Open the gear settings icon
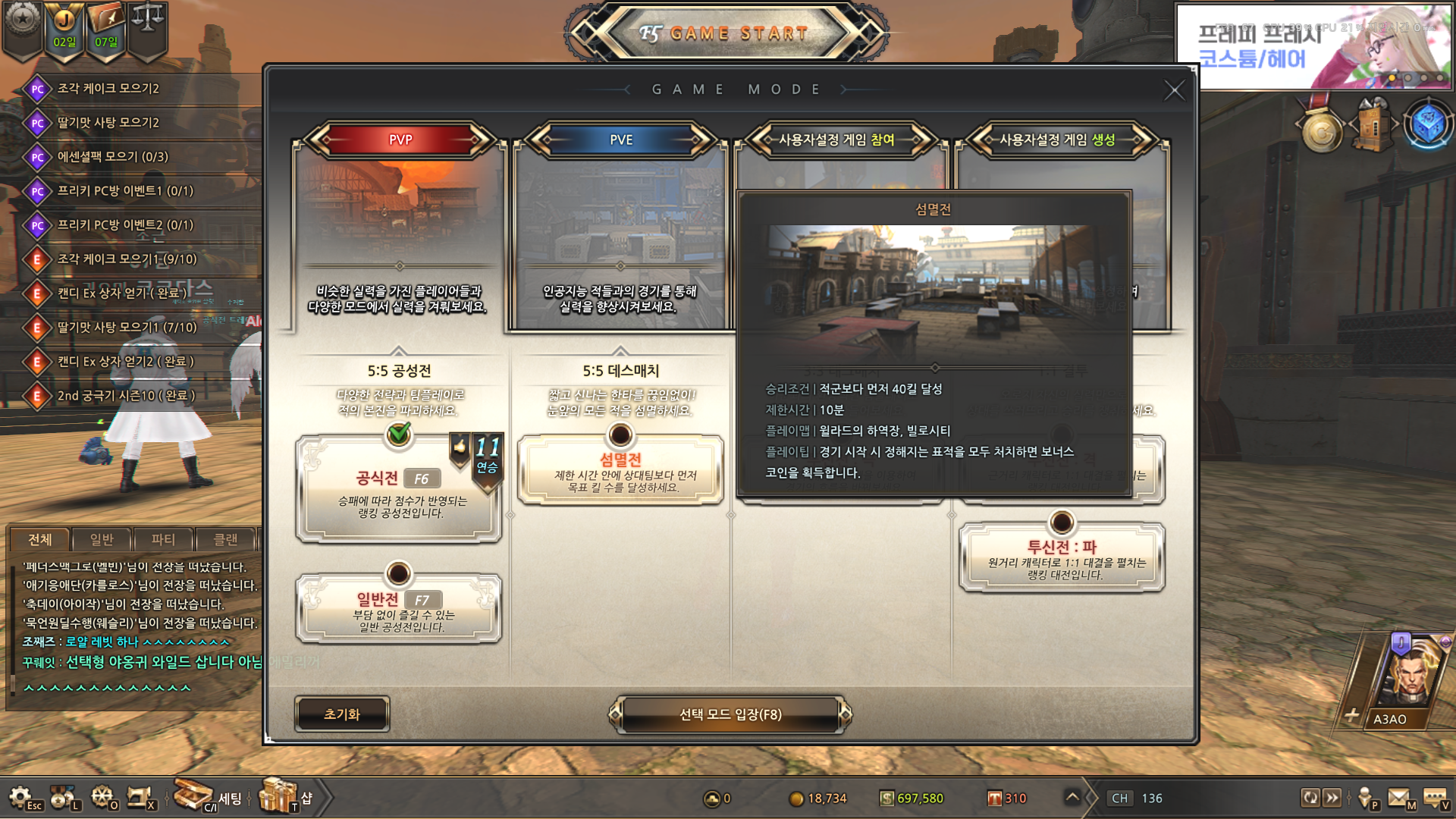 20,797
